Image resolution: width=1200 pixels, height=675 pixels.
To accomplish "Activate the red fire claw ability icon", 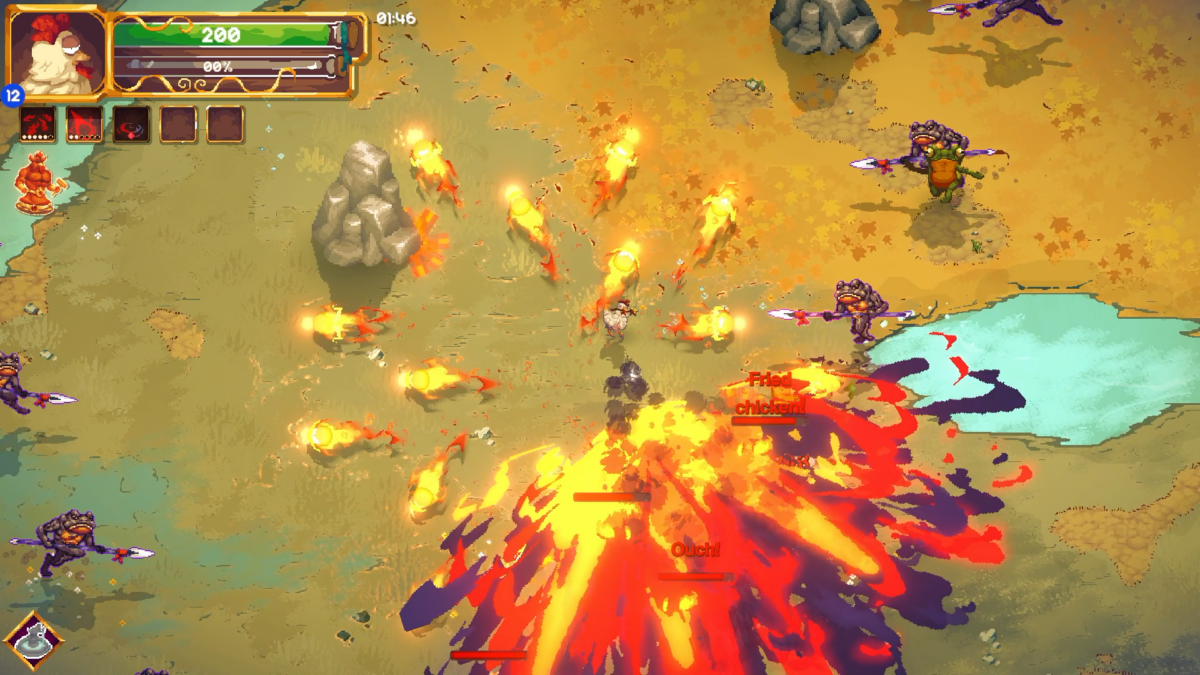I will tap(85, 125).
